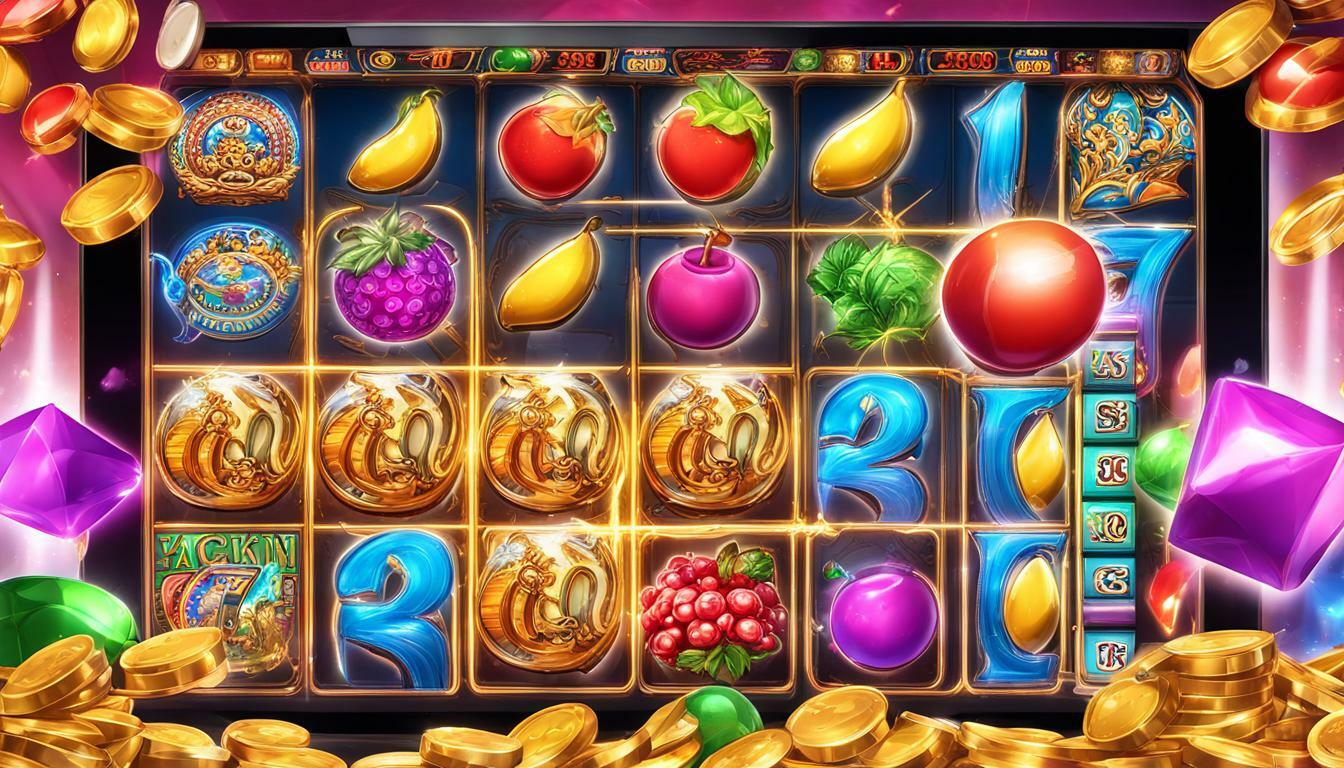Select the teal K tile in the side column
This screenshot has width=1344, height=768.
pyautogui.click(x=1109, y=655)
